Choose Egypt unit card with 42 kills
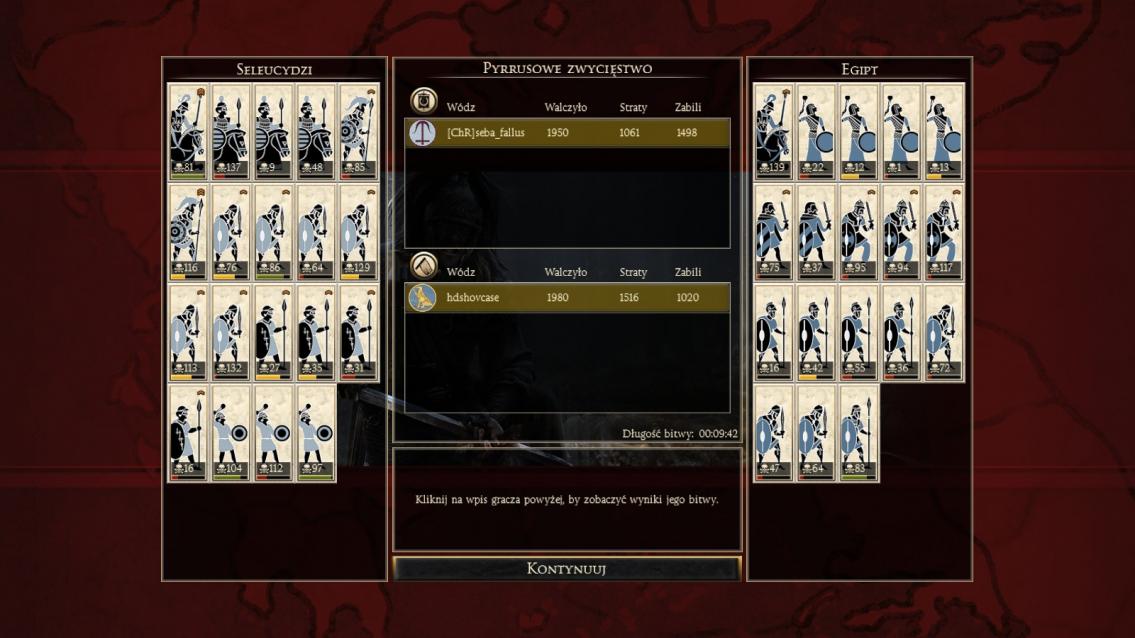The image size is (1135, 638). (816, 333)
